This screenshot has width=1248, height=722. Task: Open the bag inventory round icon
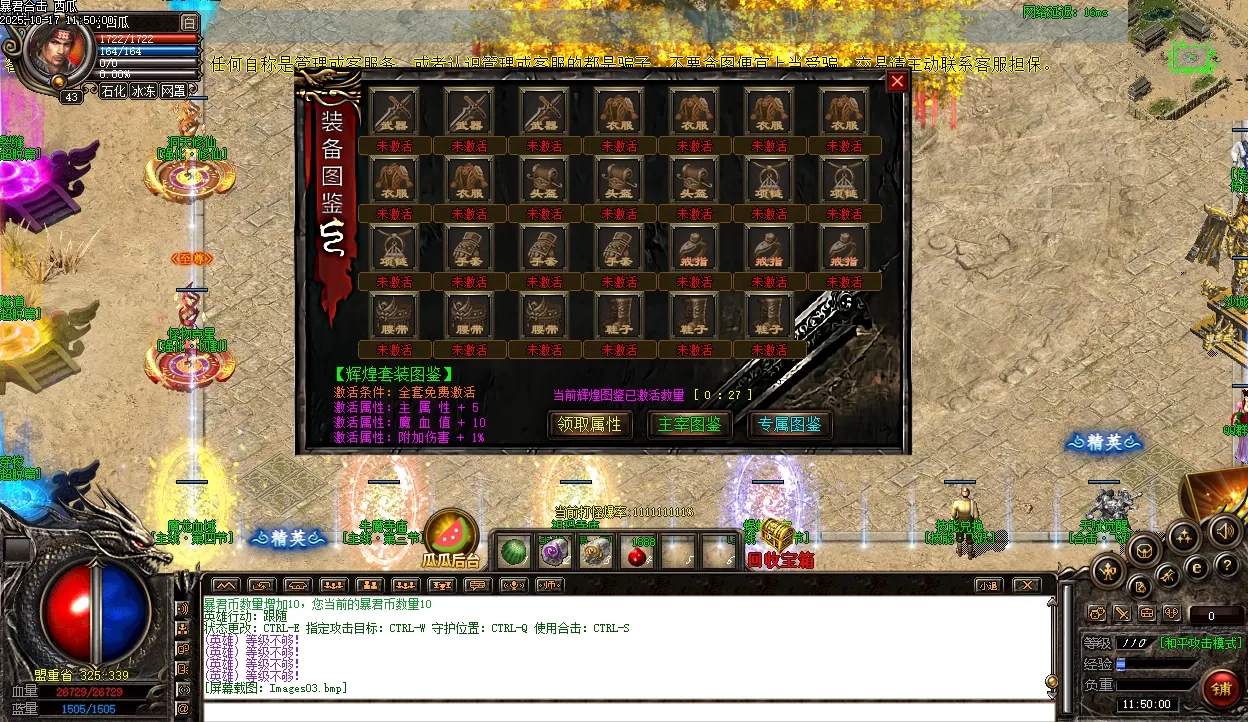pos(1144,547)
